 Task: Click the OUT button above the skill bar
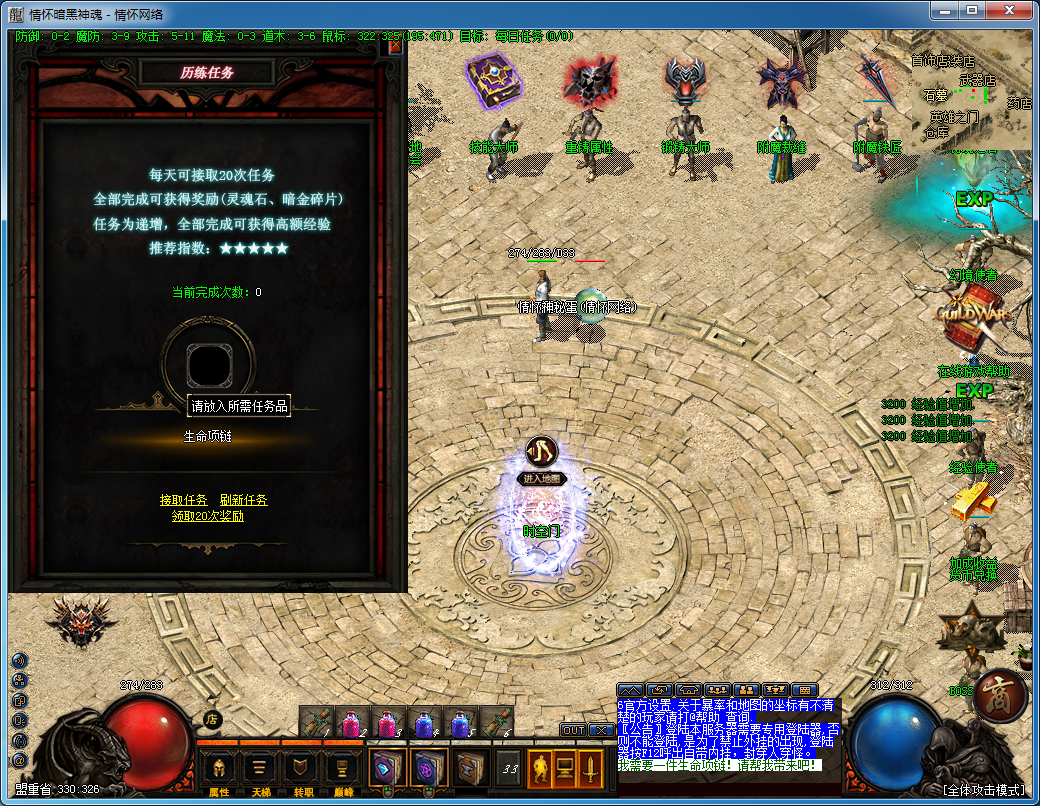(x=573, y=730)
